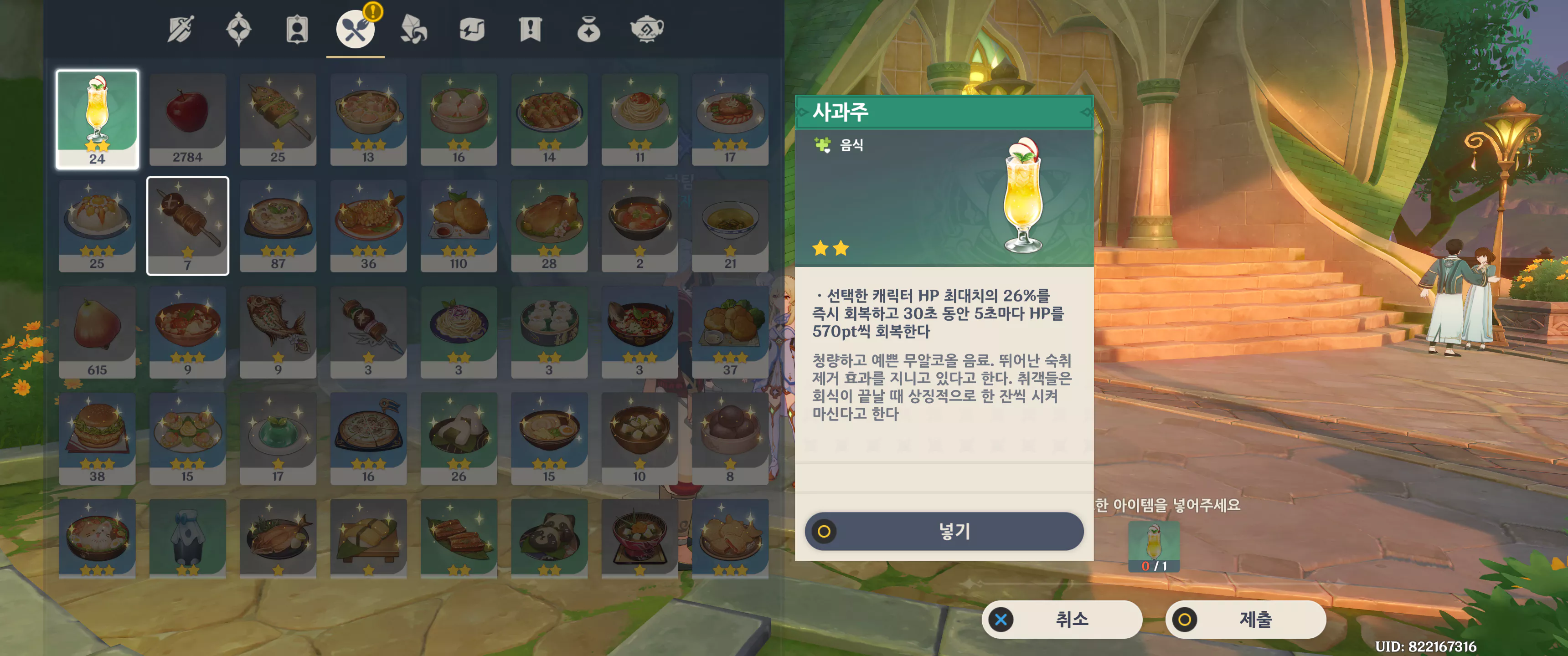Open the character development items tab
This screenshot has height=656, width=1568.
tap(297, 29)
